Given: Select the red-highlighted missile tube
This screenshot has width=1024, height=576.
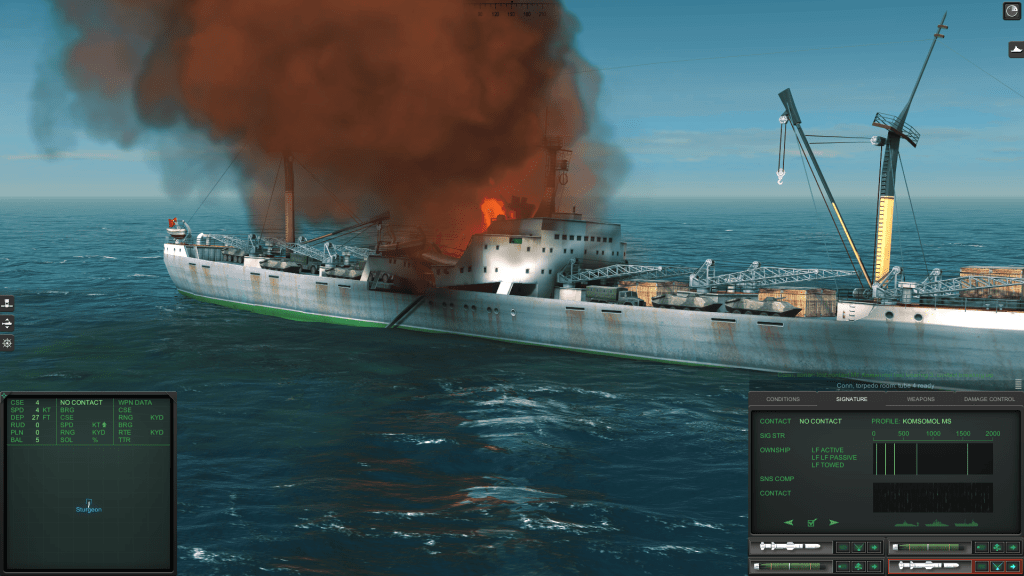Looking at the screenshot, I should pyautogui.click(x=929, y=566).
